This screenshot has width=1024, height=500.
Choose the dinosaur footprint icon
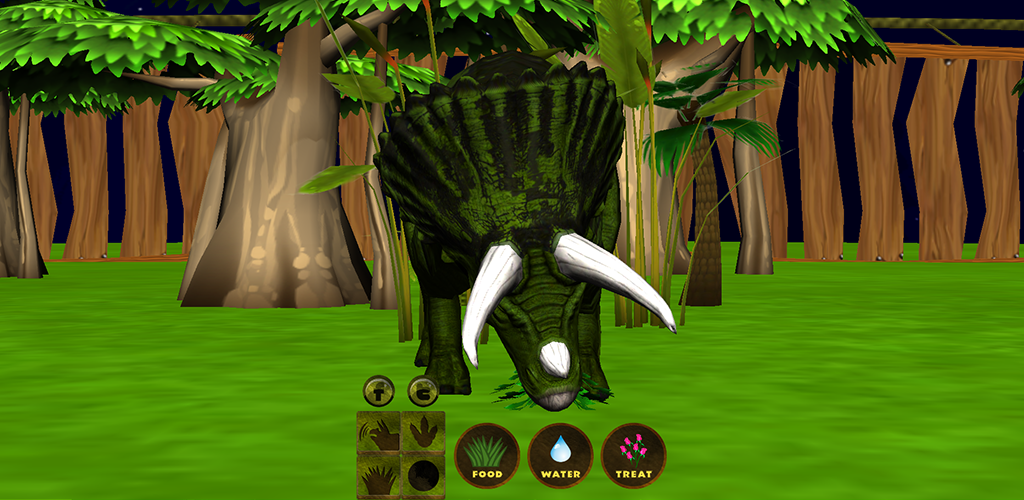423,433
